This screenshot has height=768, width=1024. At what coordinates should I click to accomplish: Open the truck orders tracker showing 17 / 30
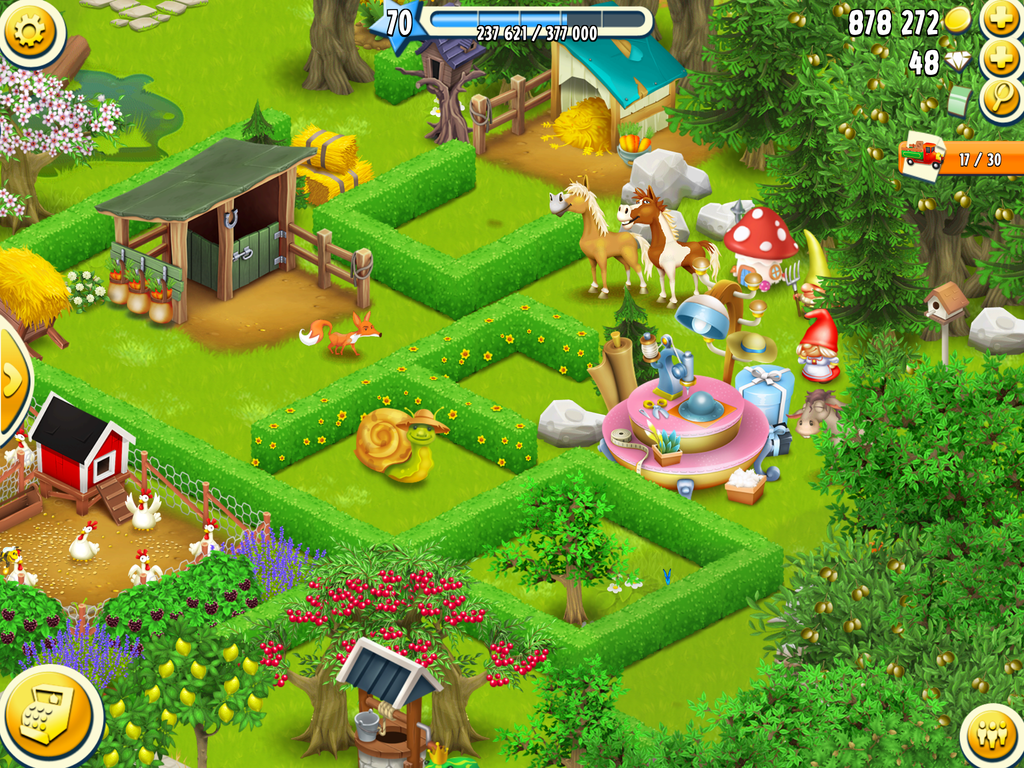pos(962,158)
